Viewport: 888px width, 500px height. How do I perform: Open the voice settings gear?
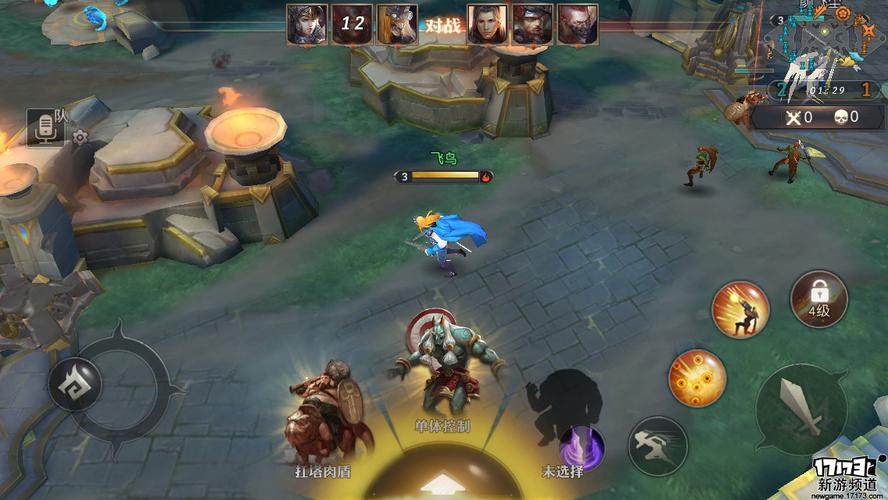pyautogui.click(x=80, y=137)
